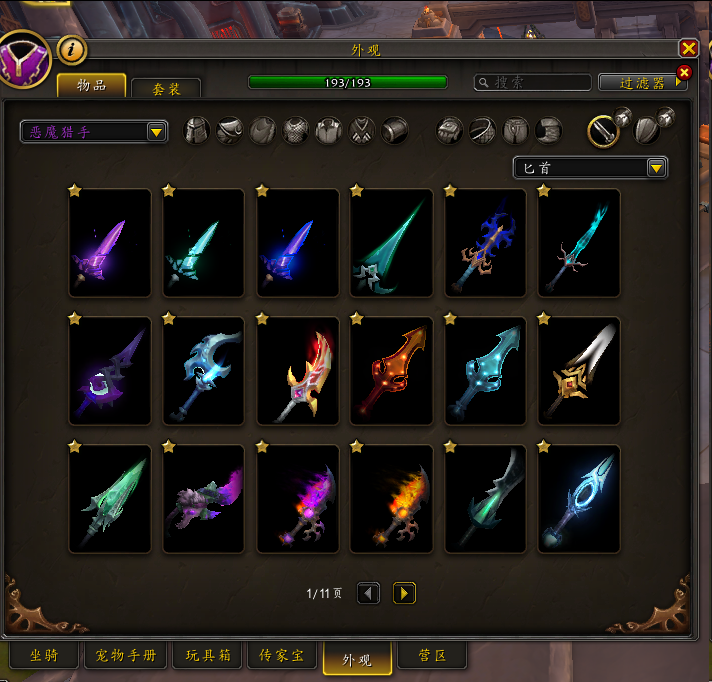
Task: Switch to the 套装 tab
Action: click(x=166, y=89)
